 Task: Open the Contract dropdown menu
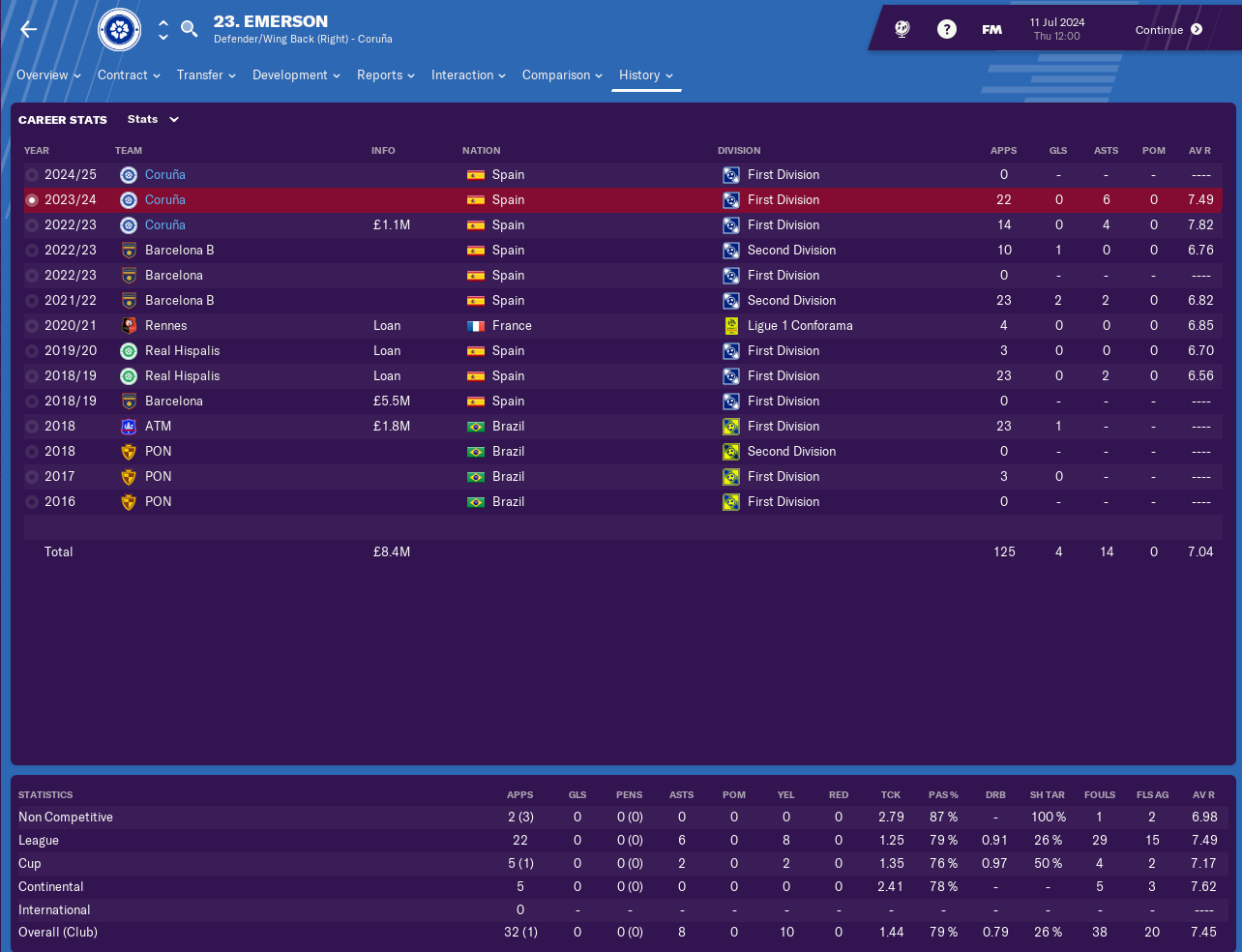tap(129, 75)
